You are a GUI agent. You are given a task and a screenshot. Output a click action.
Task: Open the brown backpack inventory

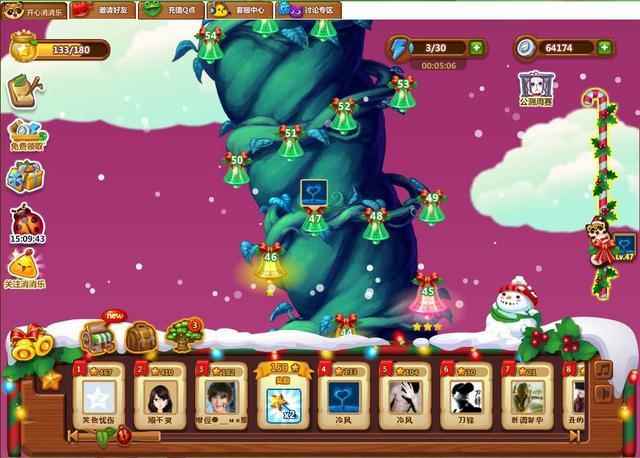click(x=140, y=337)
